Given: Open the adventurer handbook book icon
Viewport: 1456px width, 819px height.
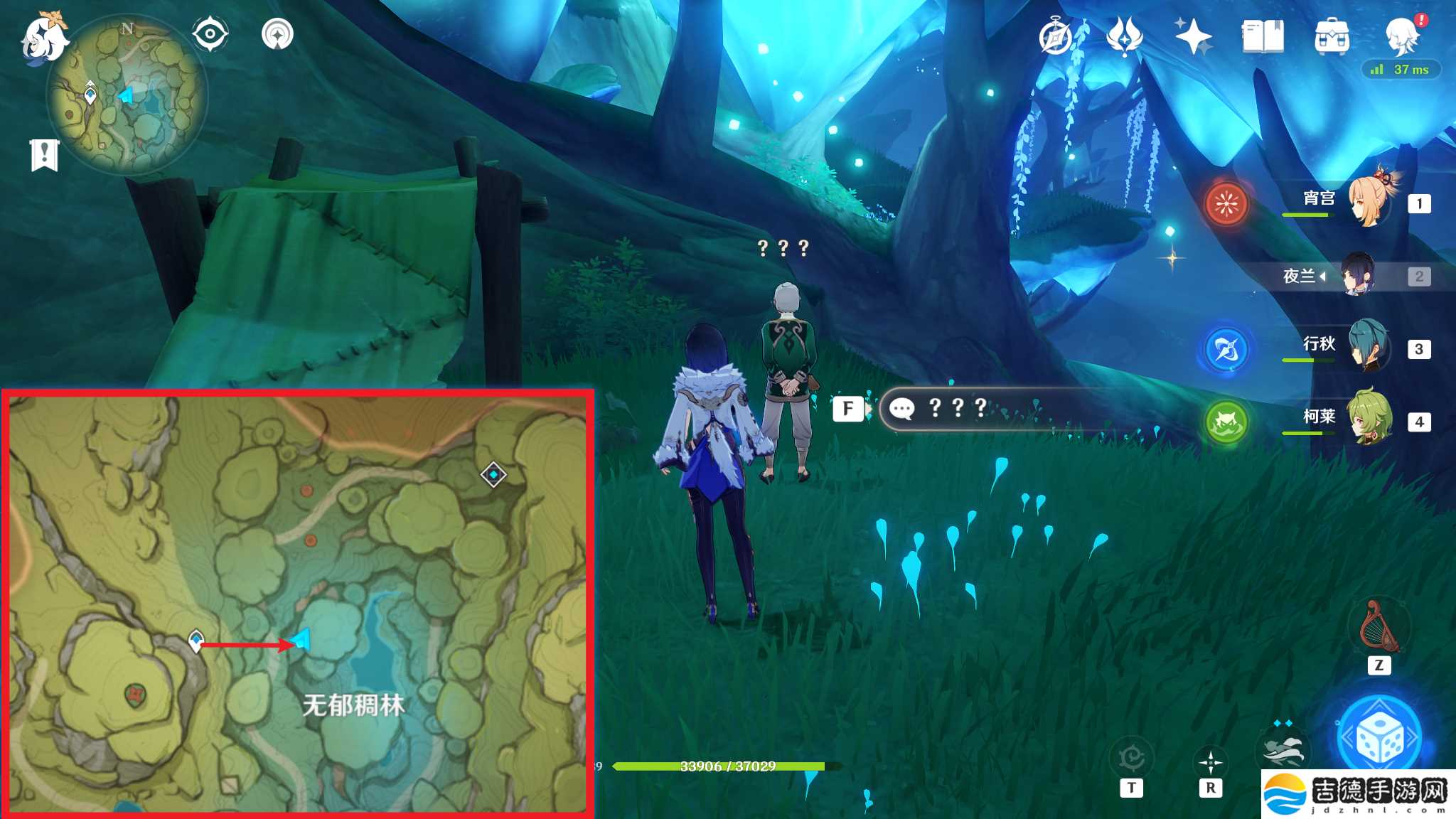Looking at the screenshot, I should [1263, 36].
